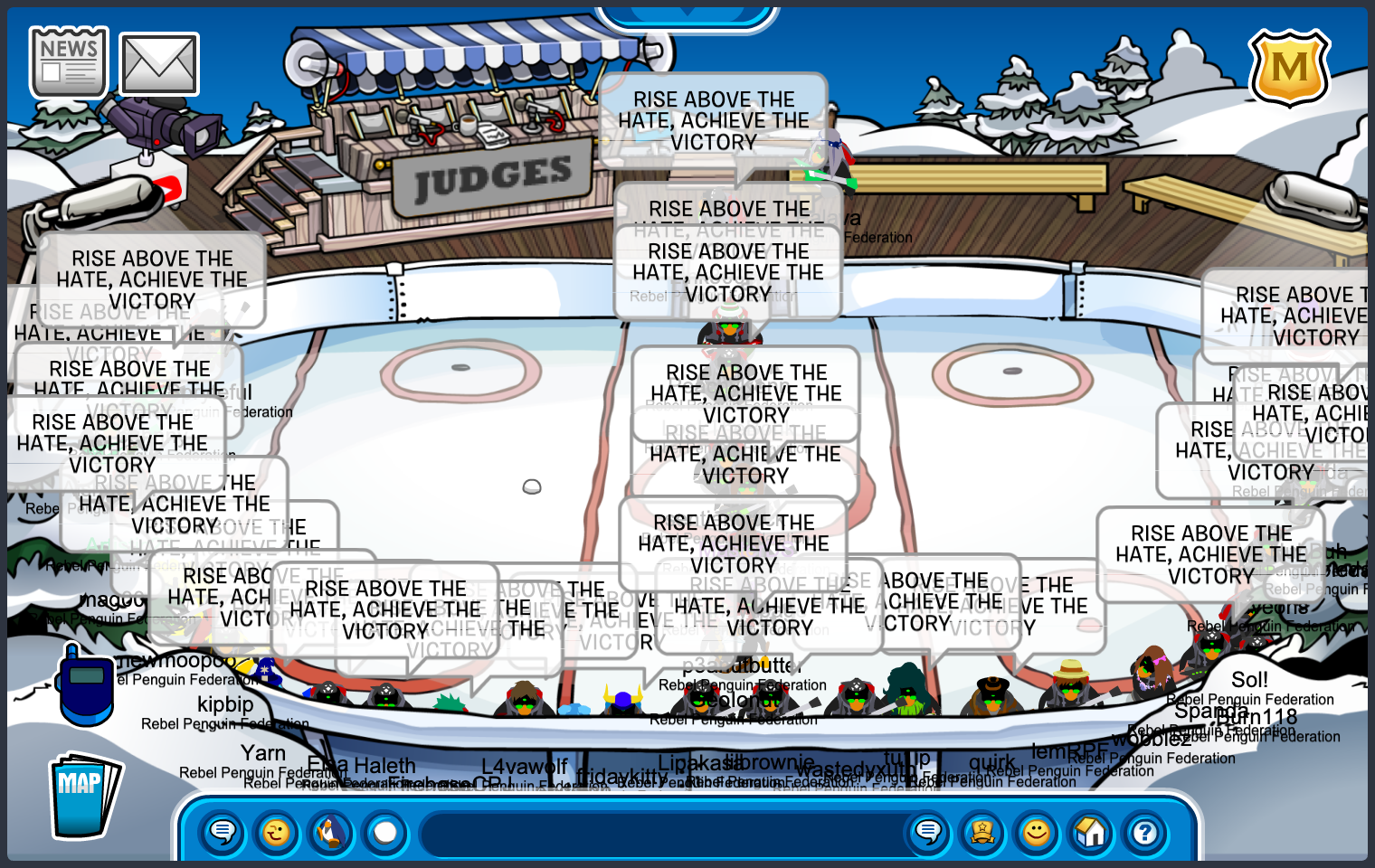Open the News newspaper
Screen dimensions: 1375x868
(69, 62)
